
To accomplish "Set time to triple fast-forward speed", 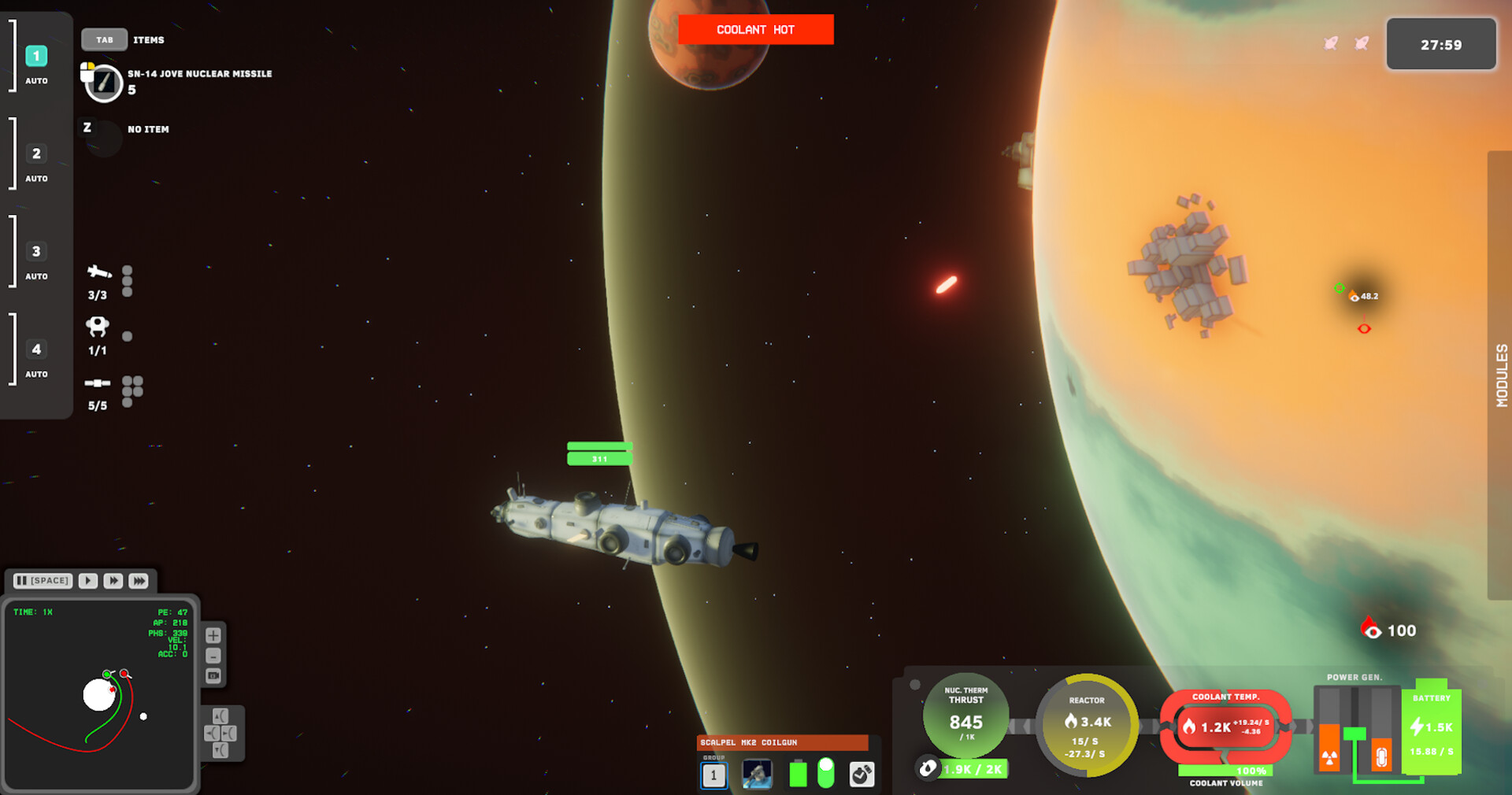I will pyautogui.click(x=139, y=581).
